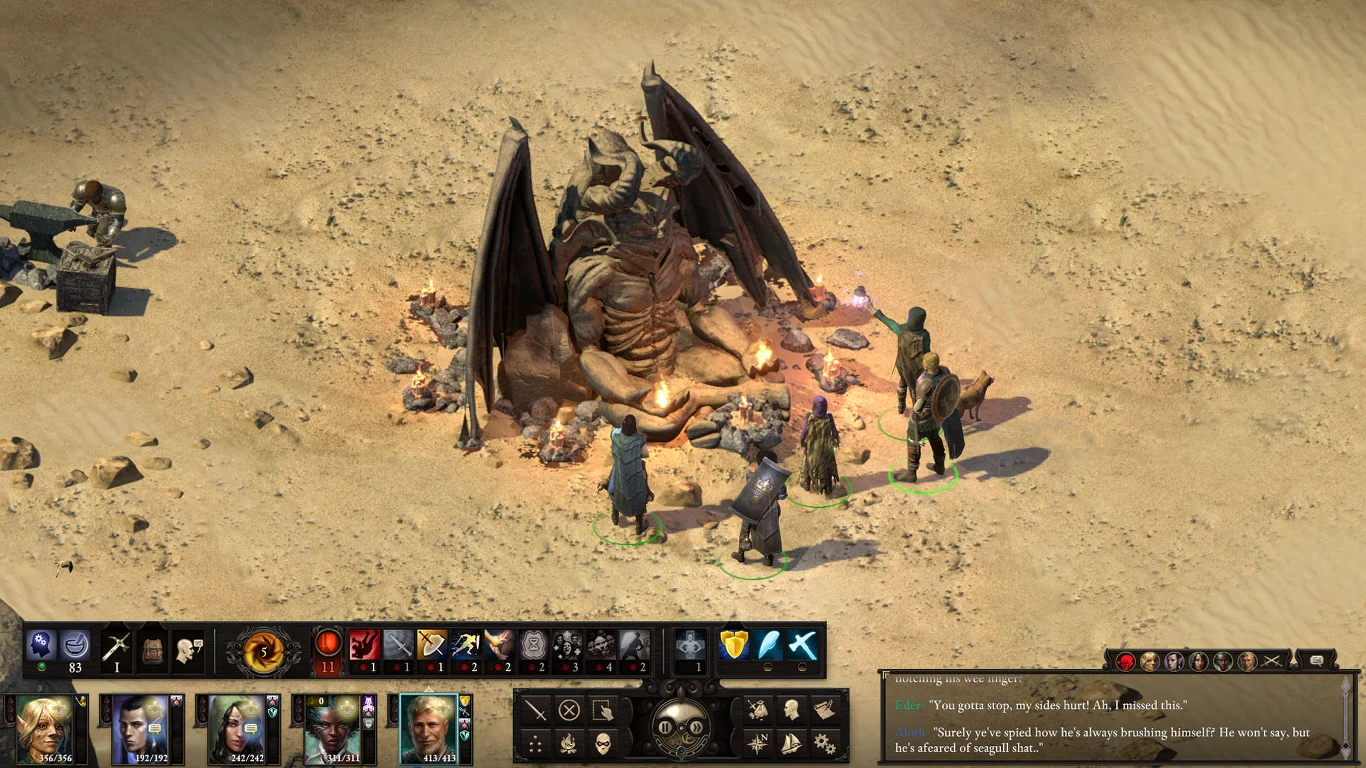Viewport: 1366px width, 768px height.
Task: Click the log scroll-up diamond arrow
Action: (1346, 685)
